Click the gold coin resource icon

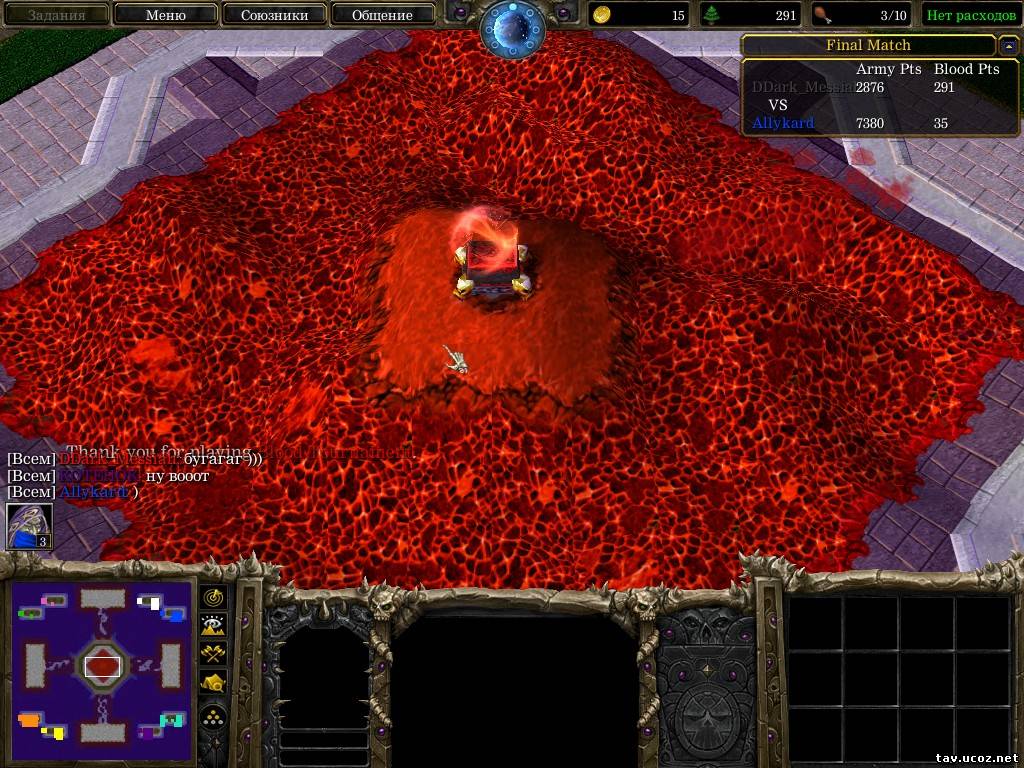(x=602, y=15)
